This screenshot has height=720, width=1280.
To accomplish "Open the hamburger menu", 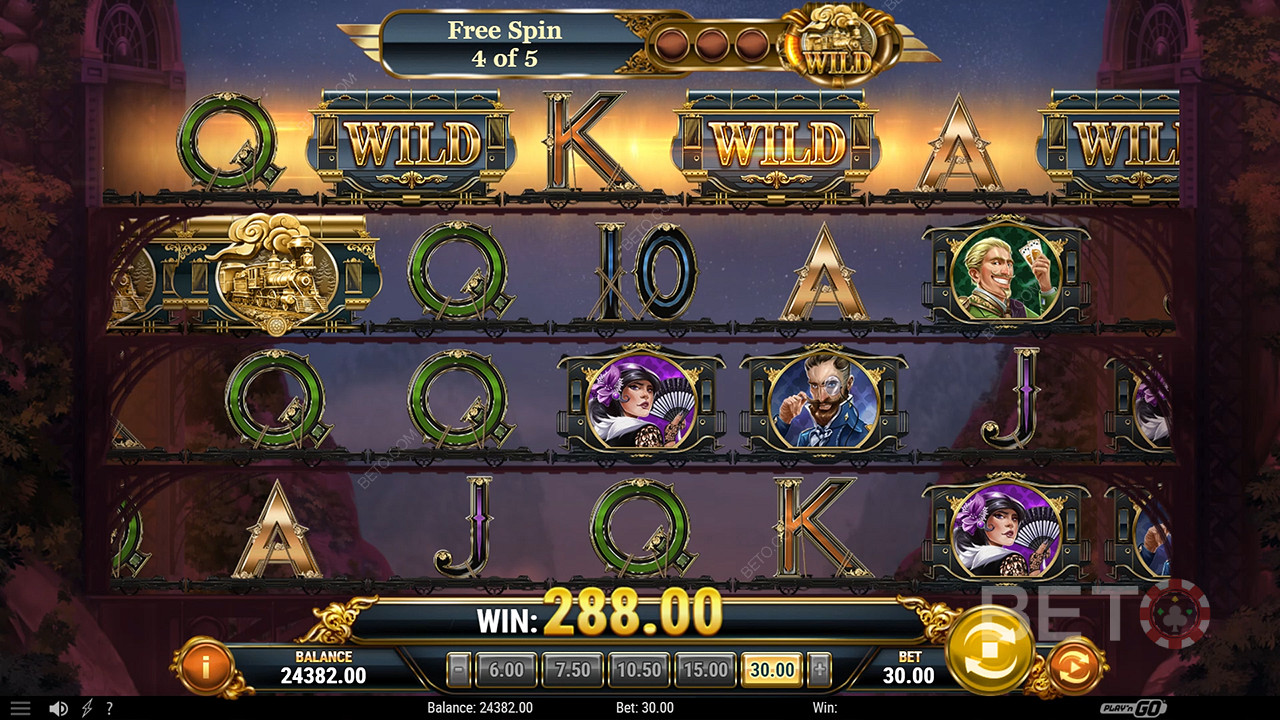I will [20, 708].
